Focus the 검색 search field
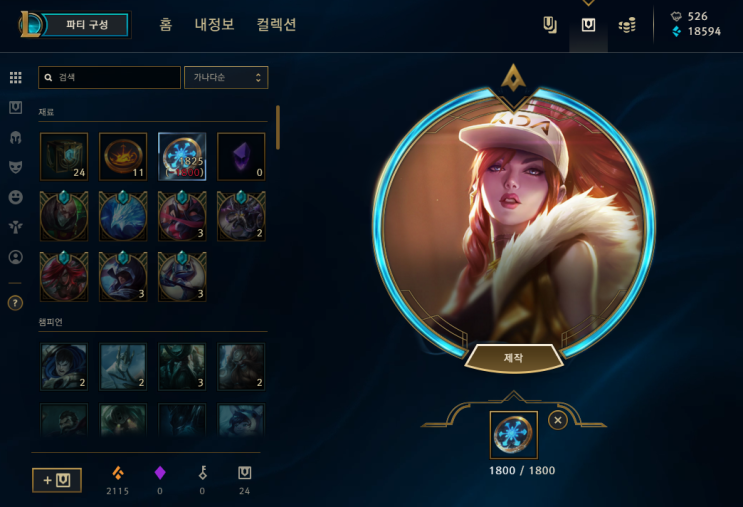The image size is (743, 507). click(110, 77)
